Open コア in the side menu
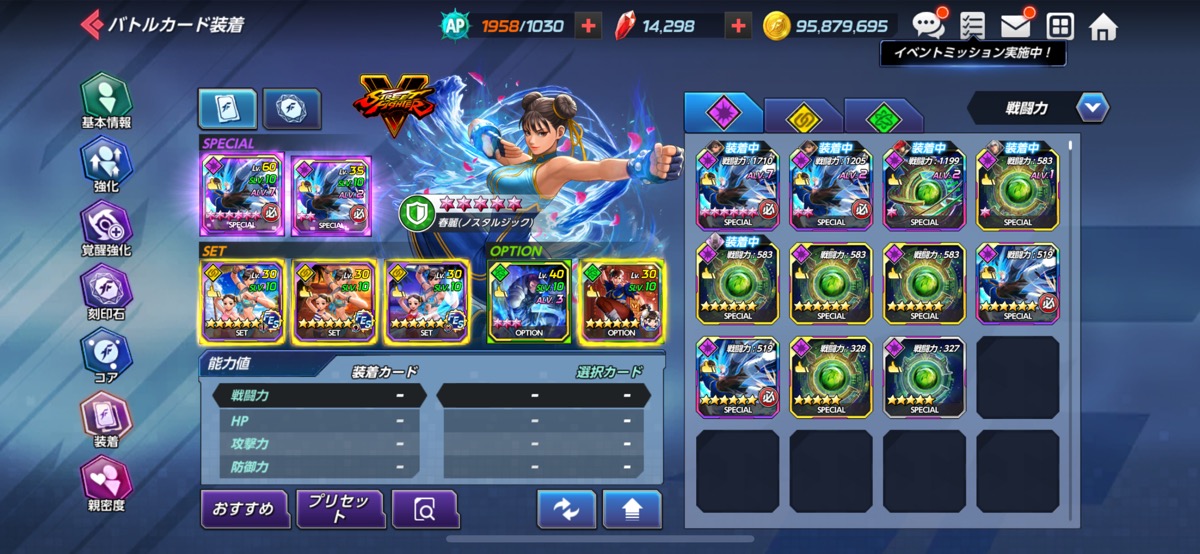Screen dimensions: 1200x554 point(106,357)
